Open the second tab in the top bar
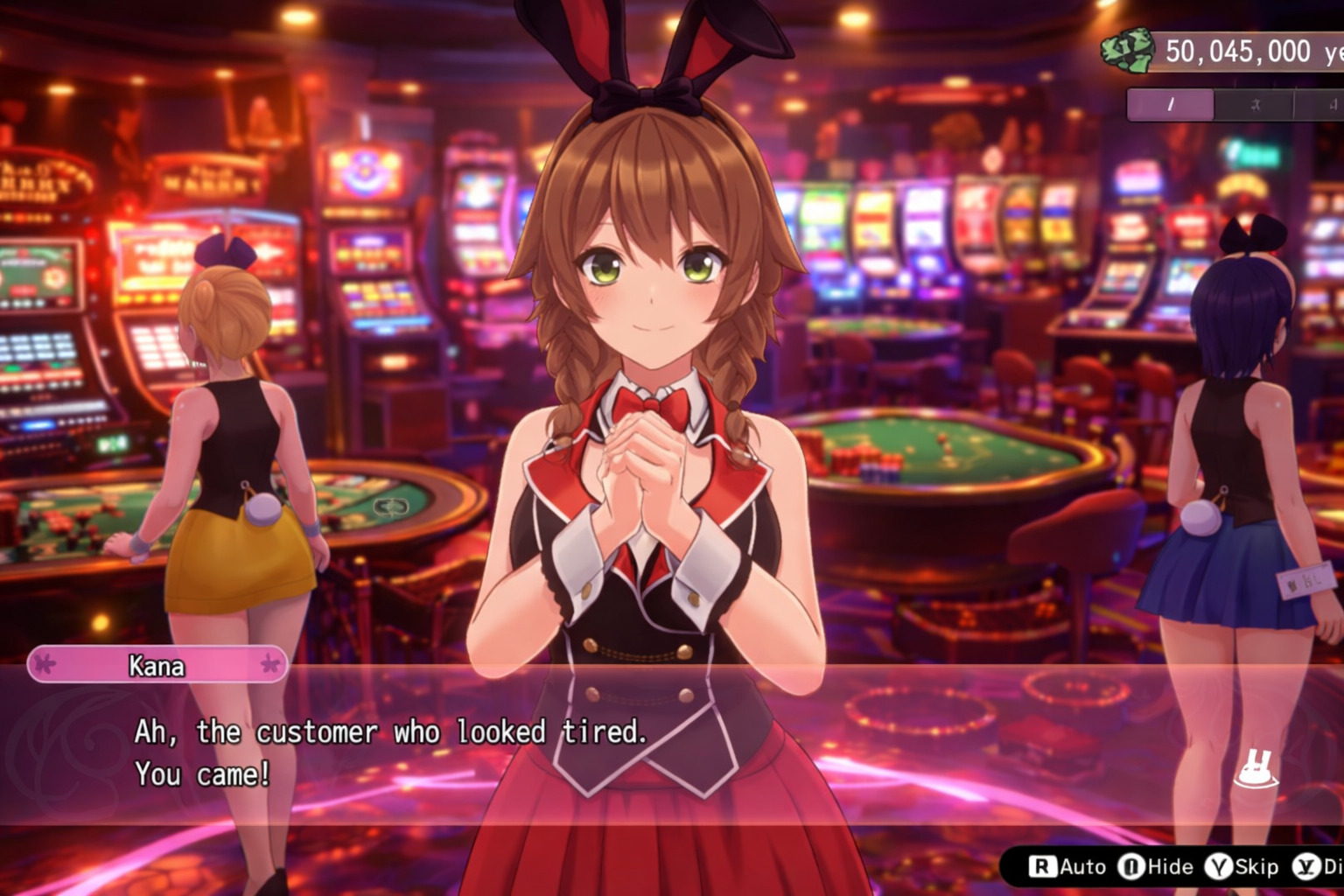The width and height of the screenshot is (1344, 896). tap(1255, 105)
